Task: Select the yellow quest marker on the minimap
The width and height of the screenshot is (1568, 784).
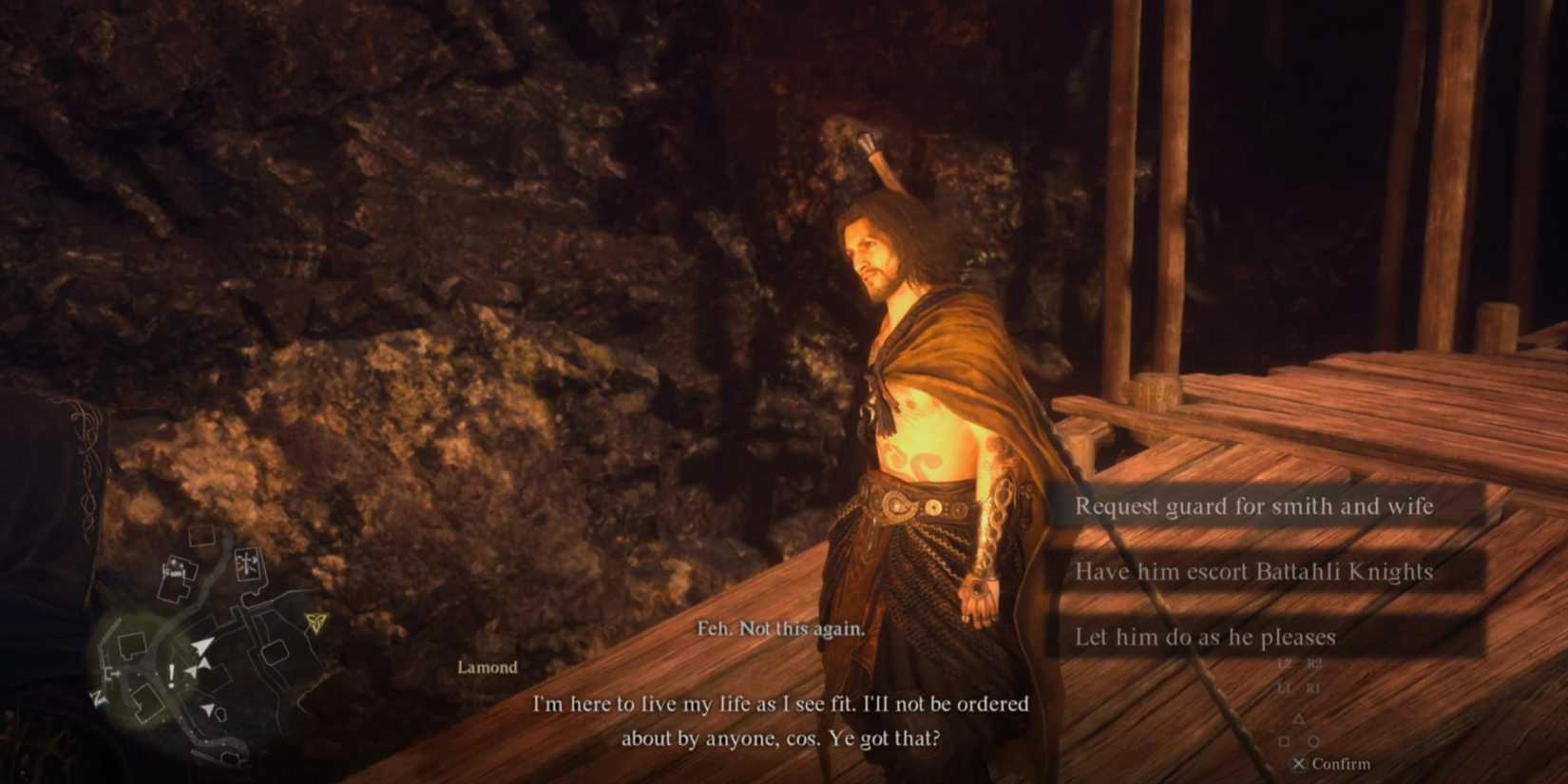Action: coord(316,622)
